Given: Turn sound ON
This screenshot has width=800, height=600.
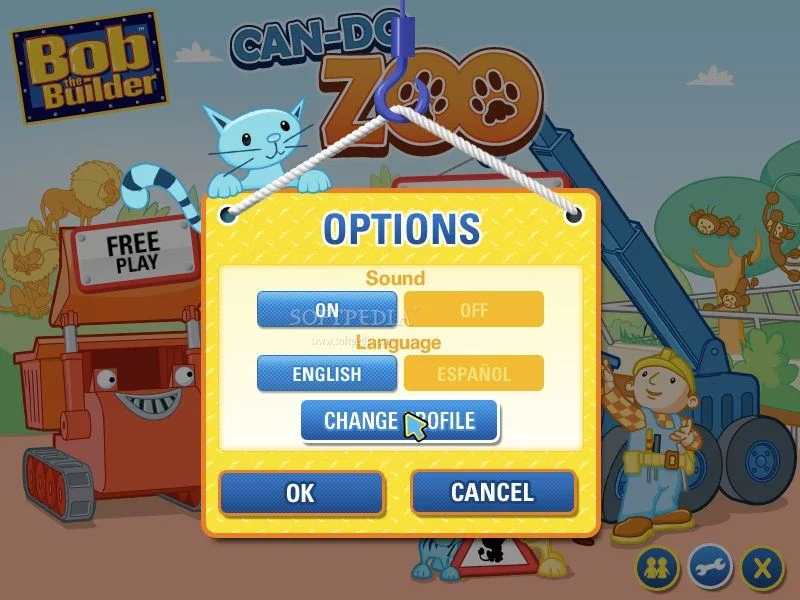Looking at the screenshot, I should pyautogui.click(x=327, y=309).
